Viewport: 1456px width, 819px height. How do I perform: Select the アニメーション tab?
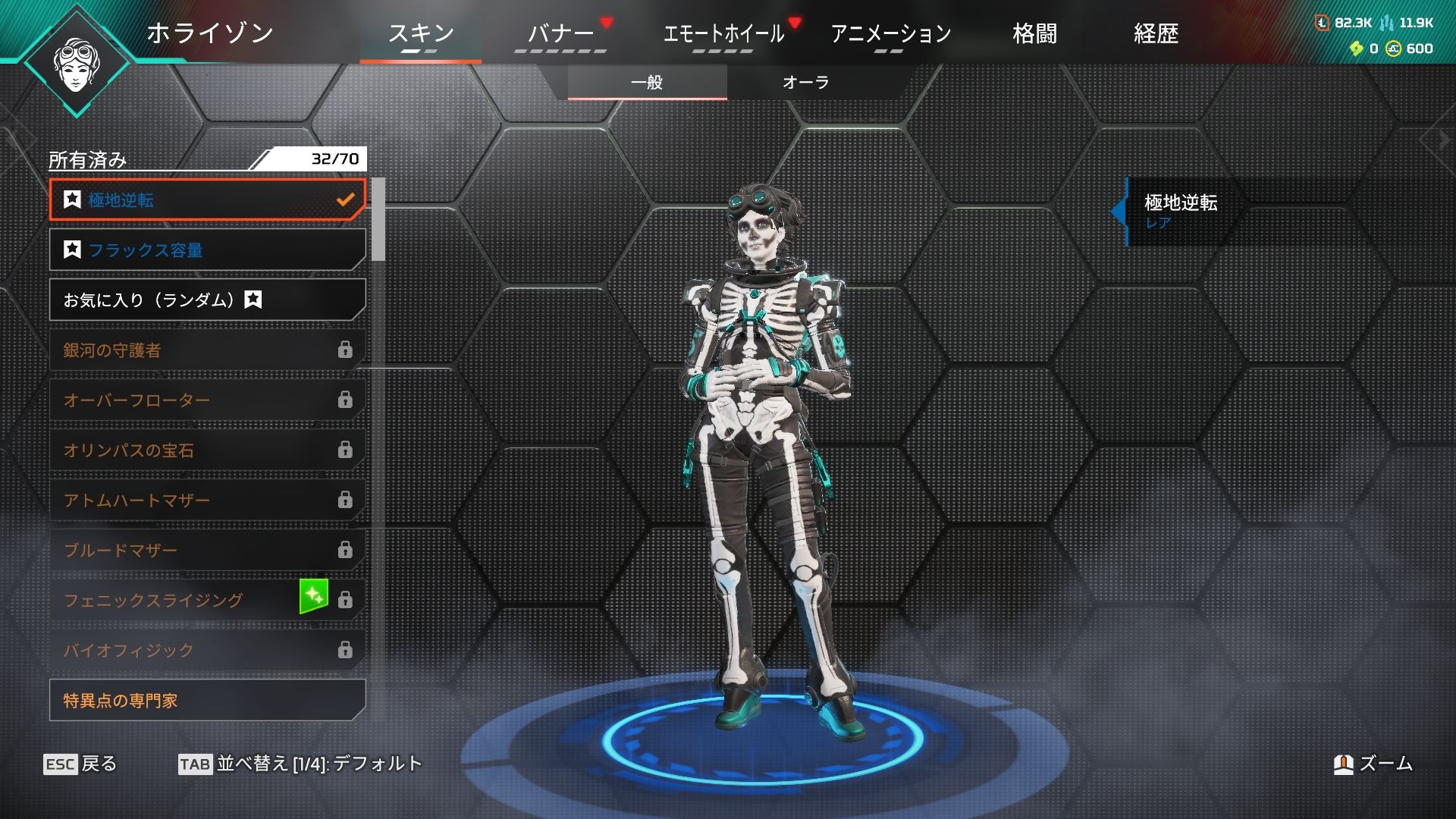tap(890, 34)
